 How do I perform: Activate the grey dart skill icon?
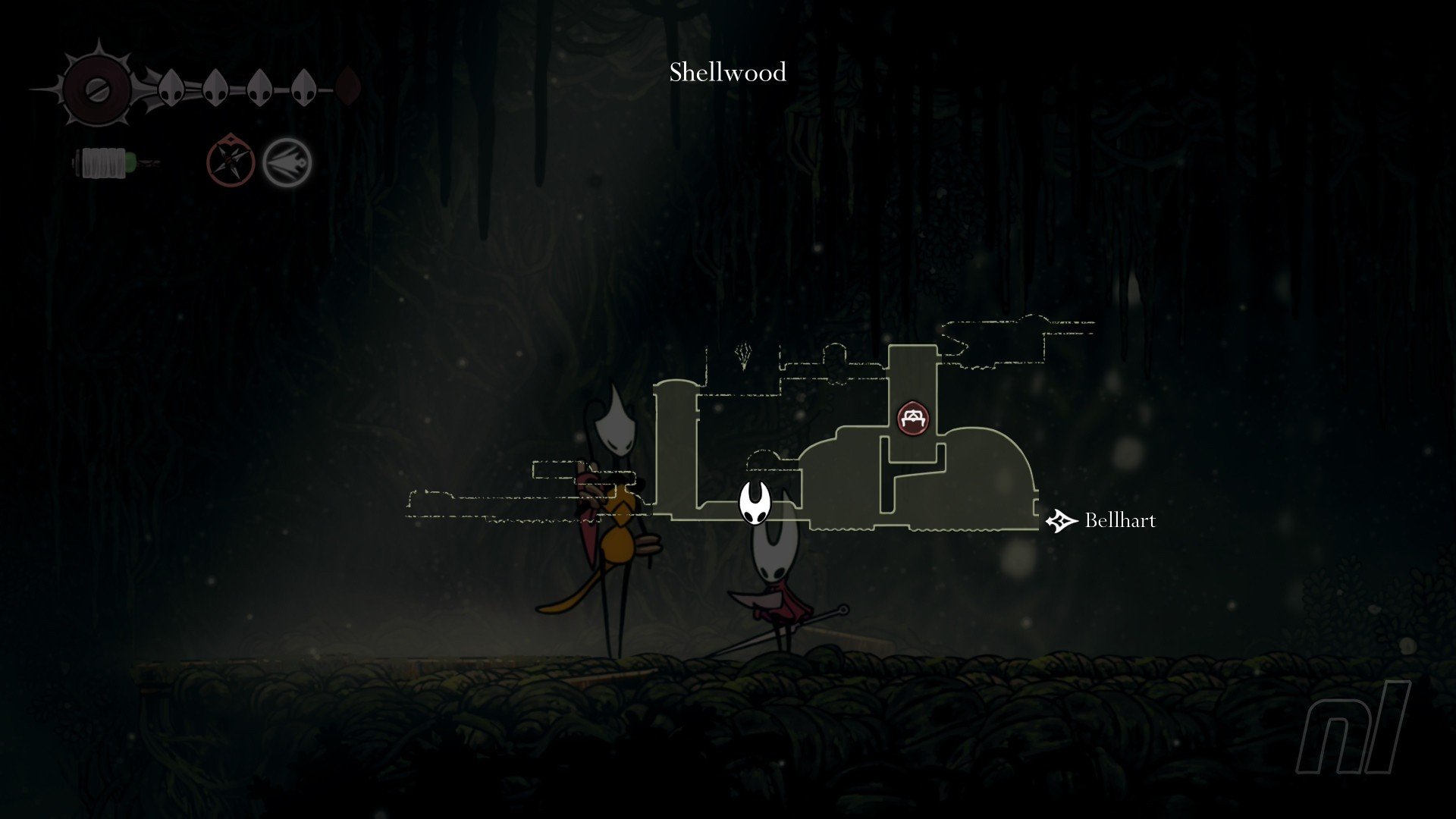287,162
